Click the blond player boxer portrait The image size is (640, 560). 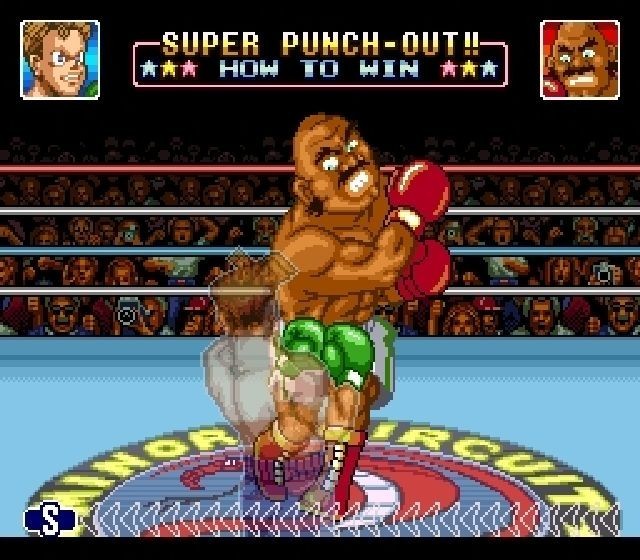(x=60, y=60)
